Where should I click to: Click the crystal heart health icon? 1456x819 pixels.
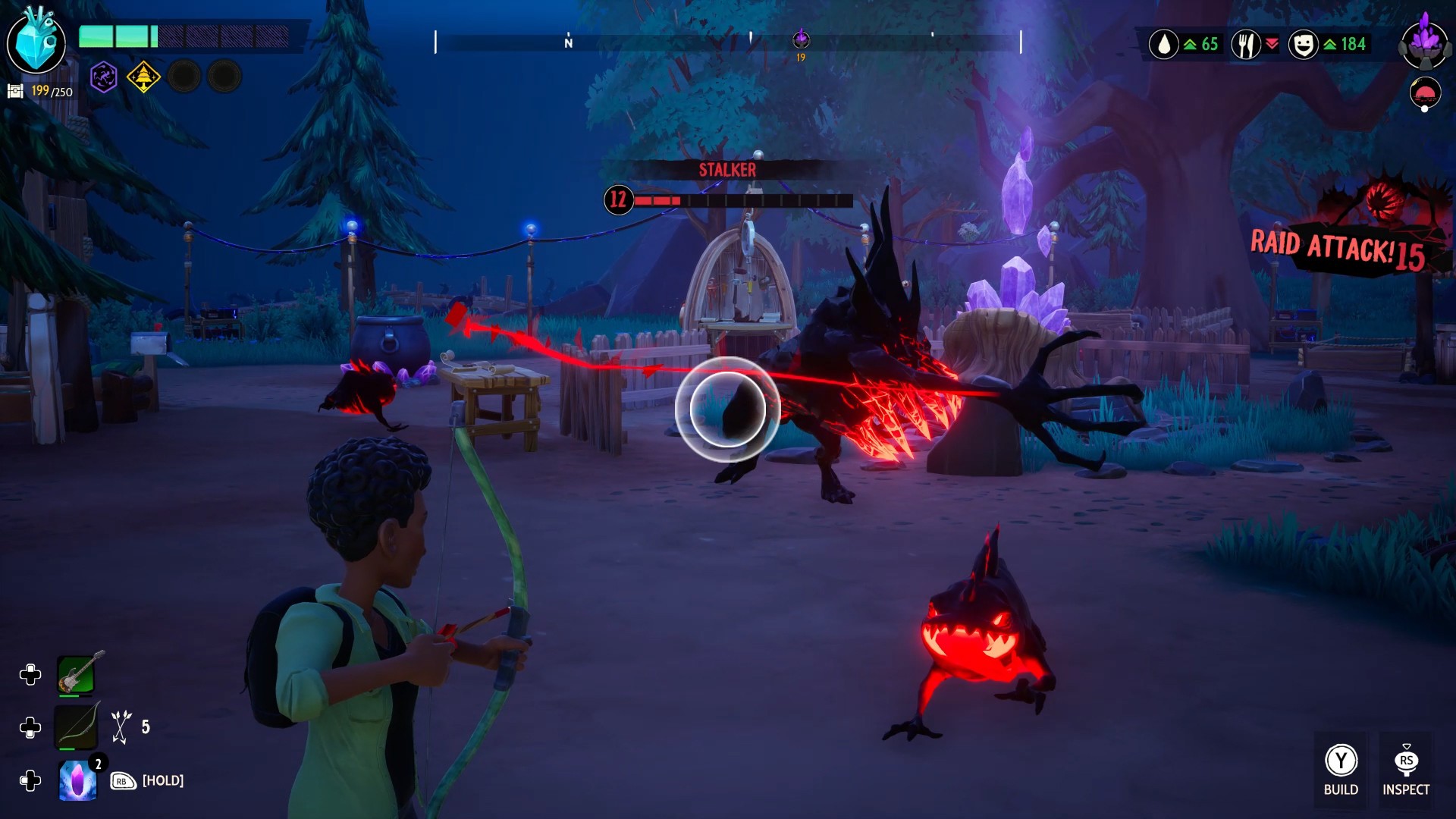point(36,42)
